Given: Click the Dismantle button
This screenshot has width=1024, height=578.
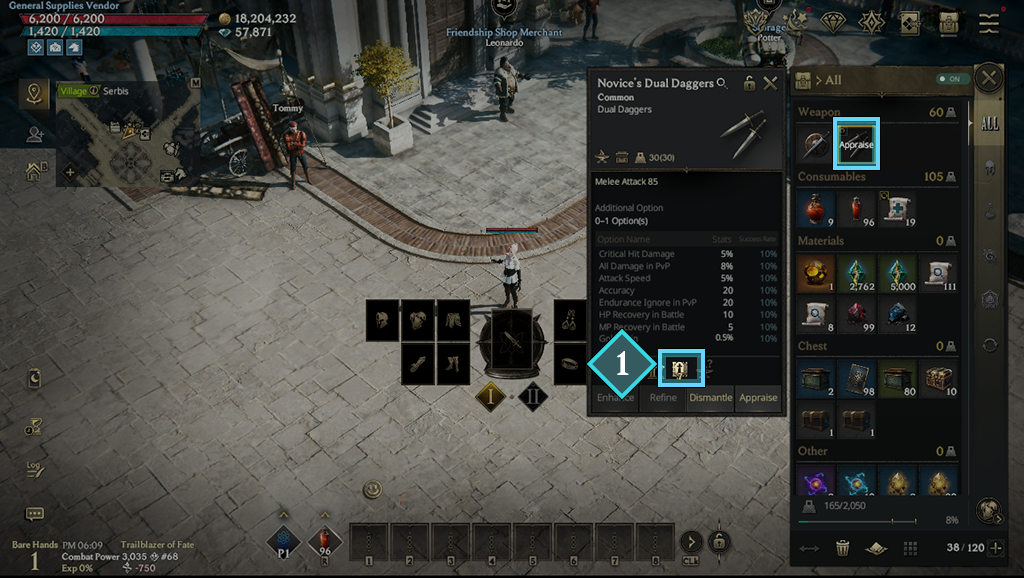Looking at the screenshot, I should click(711, 398).
